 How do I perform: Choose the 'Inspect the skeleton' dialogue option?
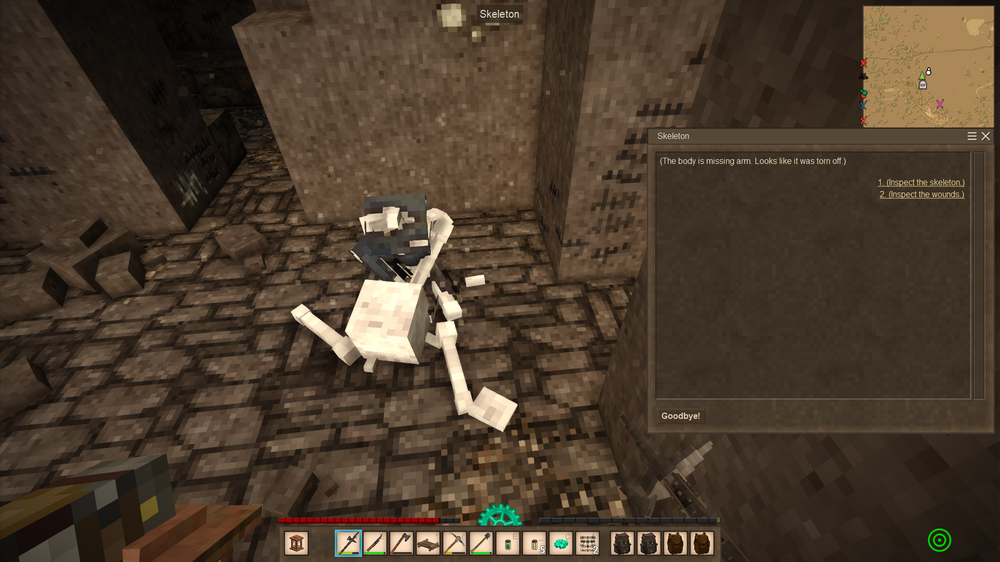pos(921,183)
